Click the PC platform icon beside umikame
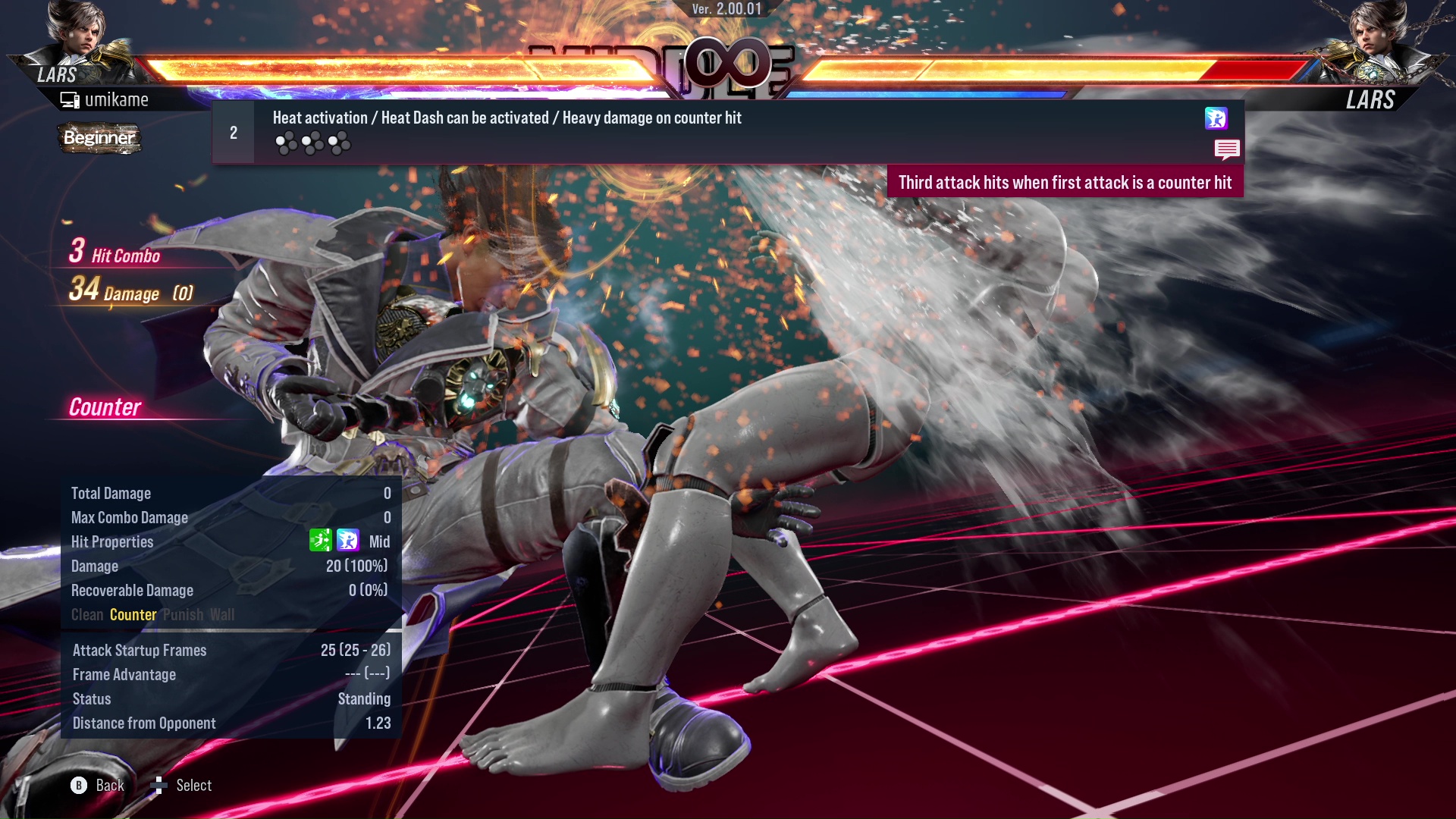 pos(70,99)
